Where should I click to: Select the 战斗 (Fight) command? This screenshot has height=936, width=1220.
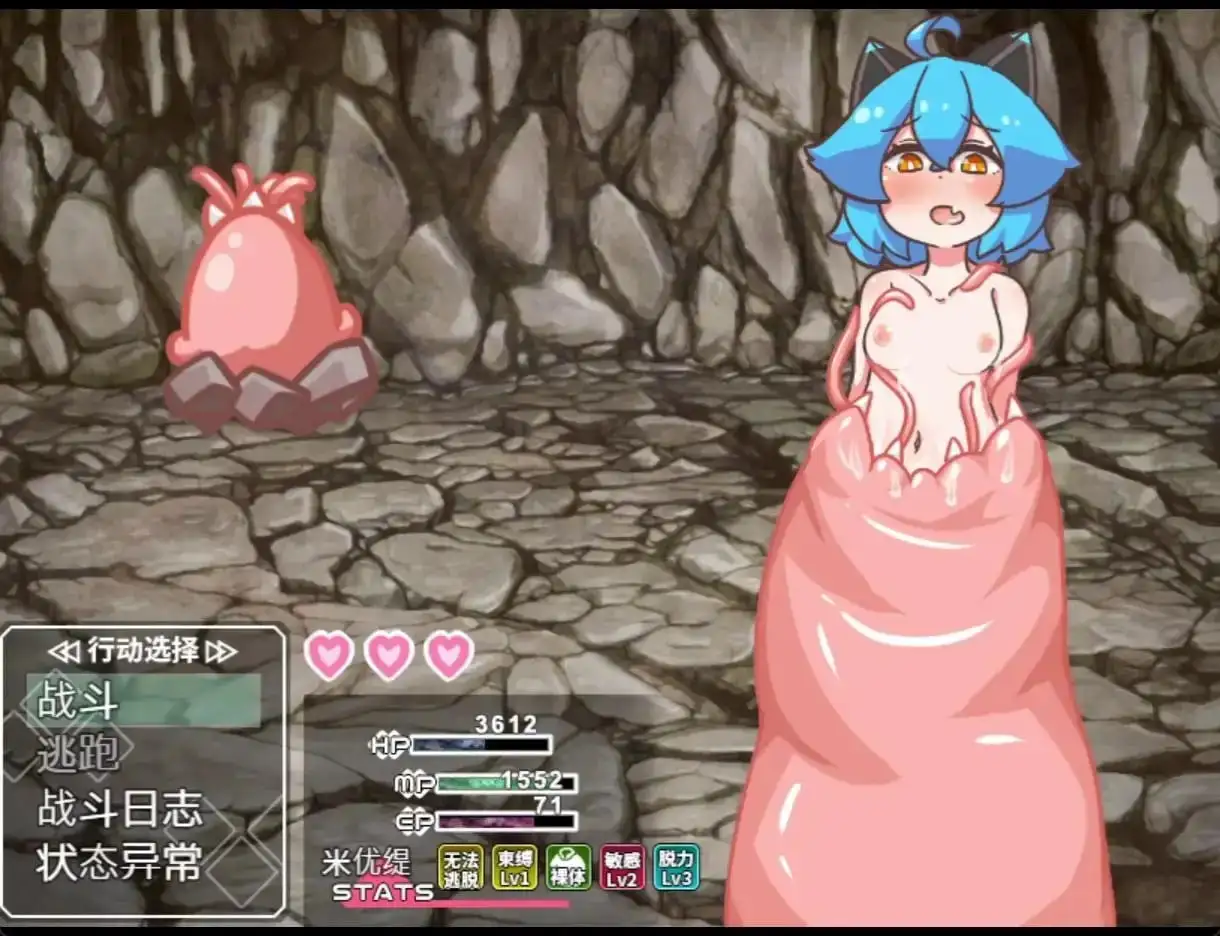point(80,702)
